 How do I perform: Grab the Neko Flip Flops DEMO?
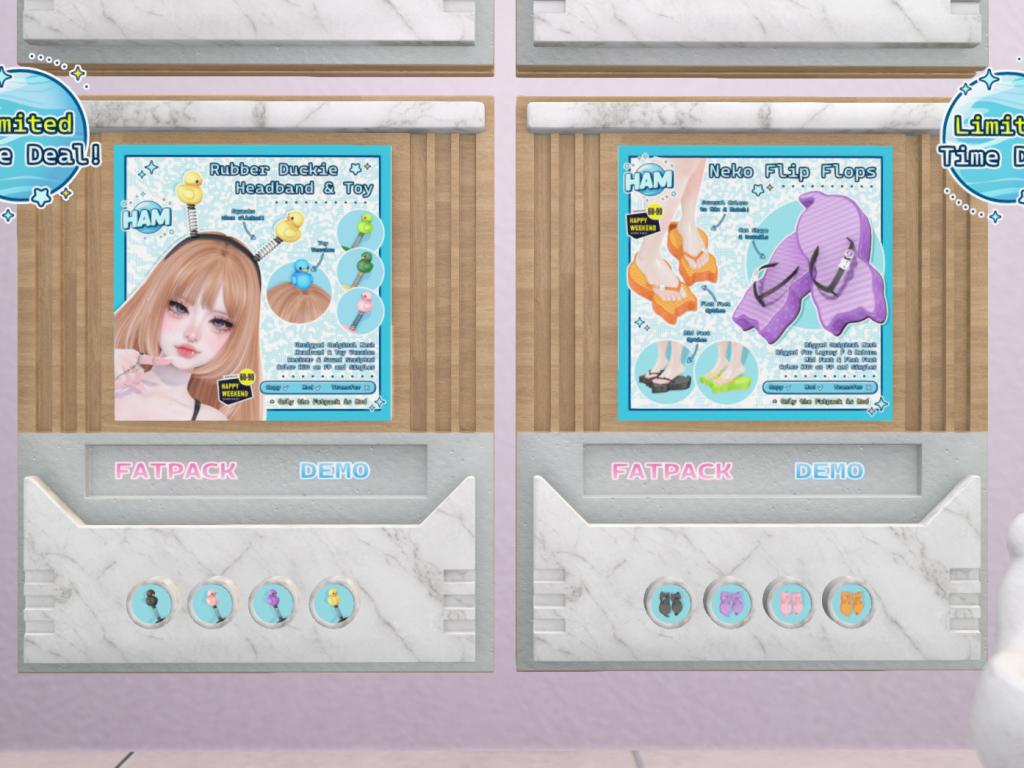pyautogui.click(x=829, y=470)
